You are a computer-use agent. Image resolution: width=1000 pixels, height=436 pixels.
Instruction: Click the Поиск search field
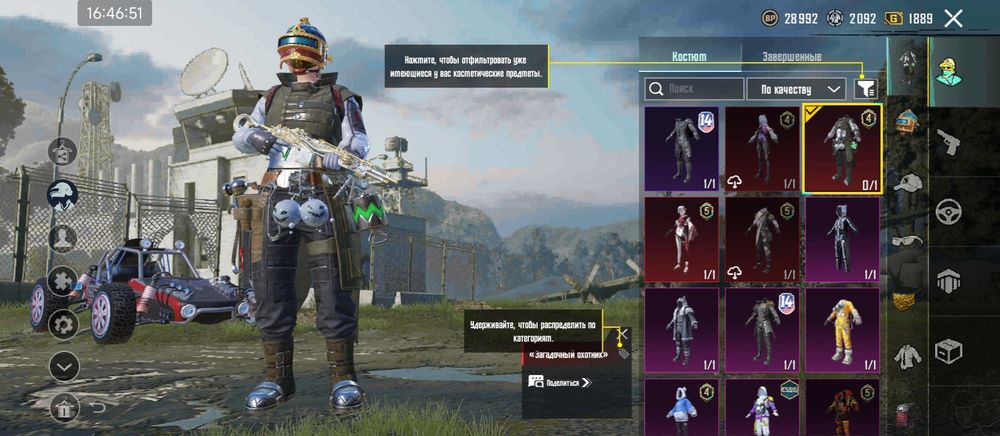(x=694, y=89)
